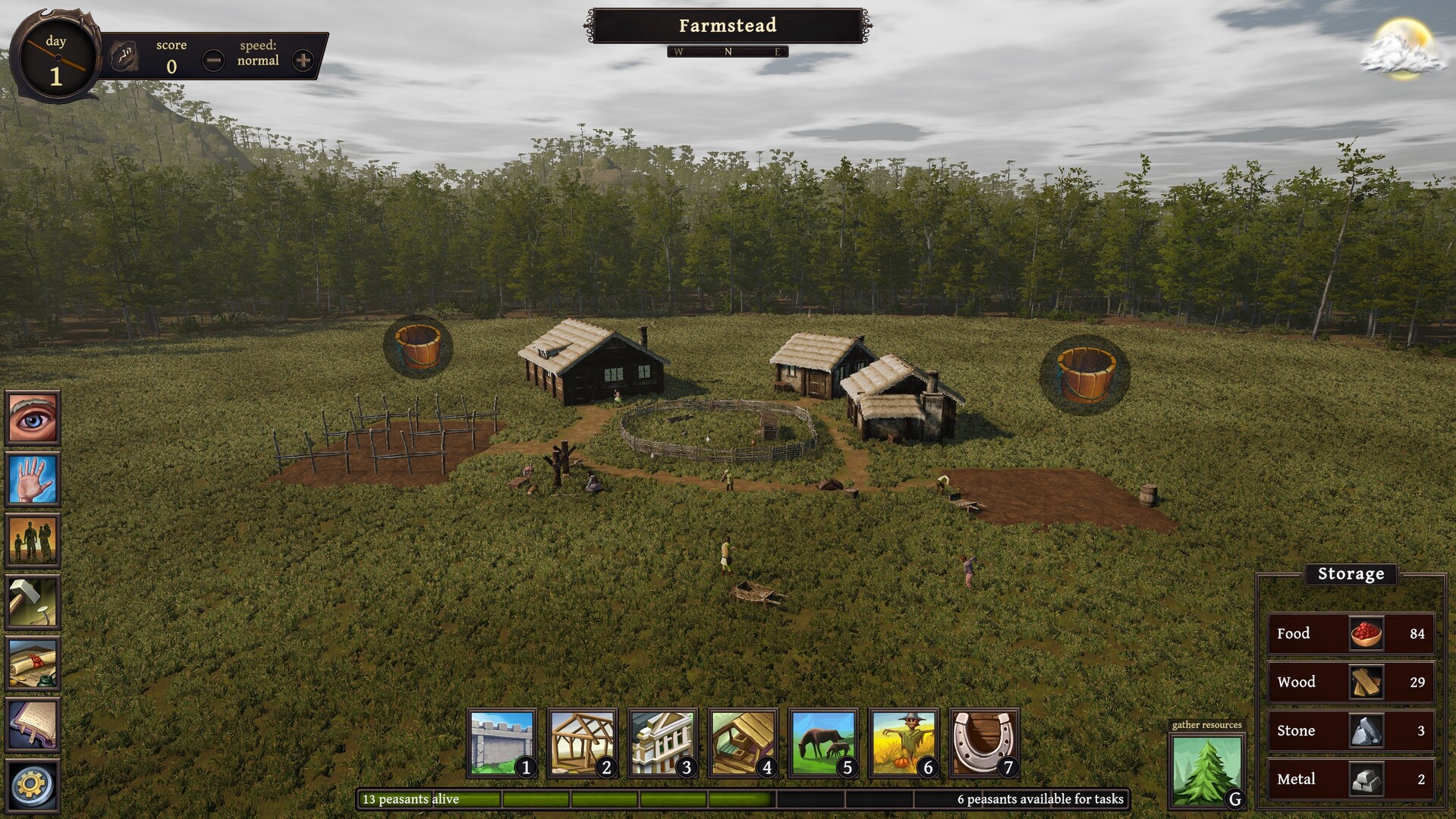Open the gear settings menu
This screenshot has height=819, width=1456.
[x=33, y=785]
